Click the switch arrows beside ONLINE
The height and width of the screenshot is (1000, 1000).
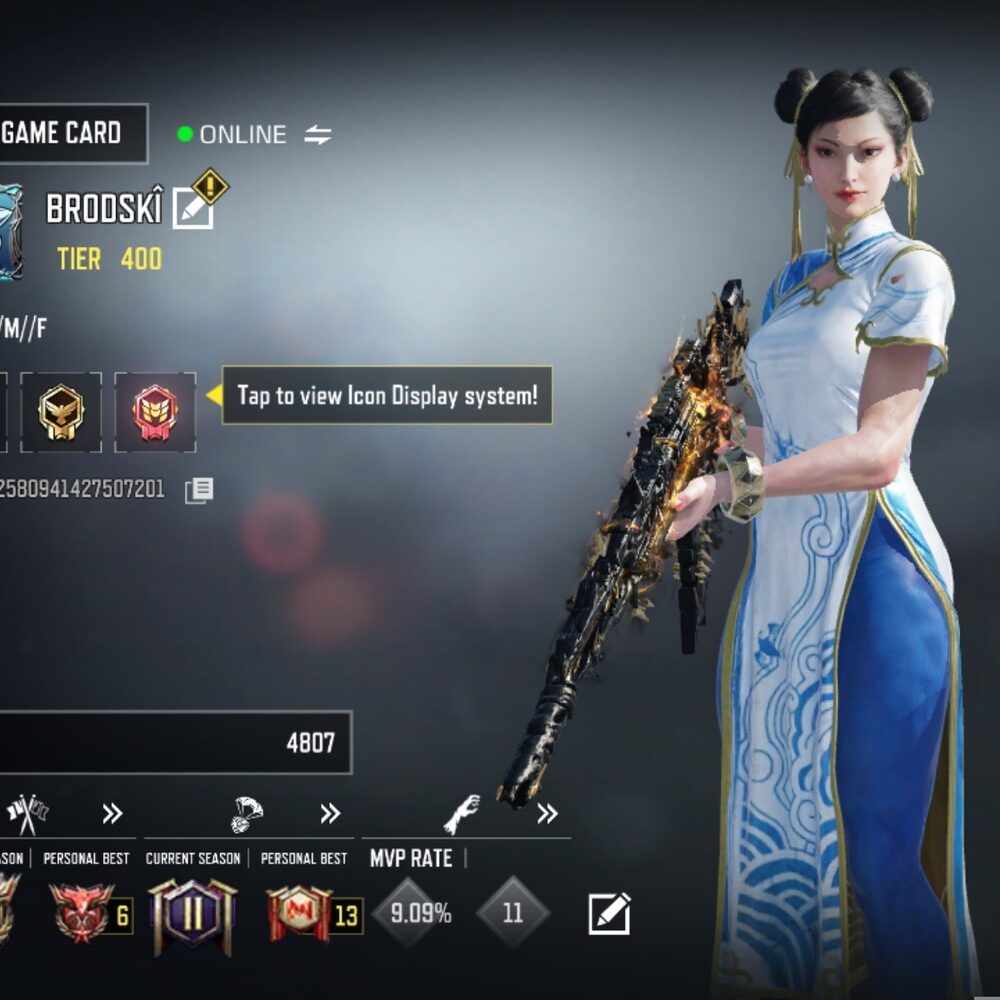click(x=318, y=135)
